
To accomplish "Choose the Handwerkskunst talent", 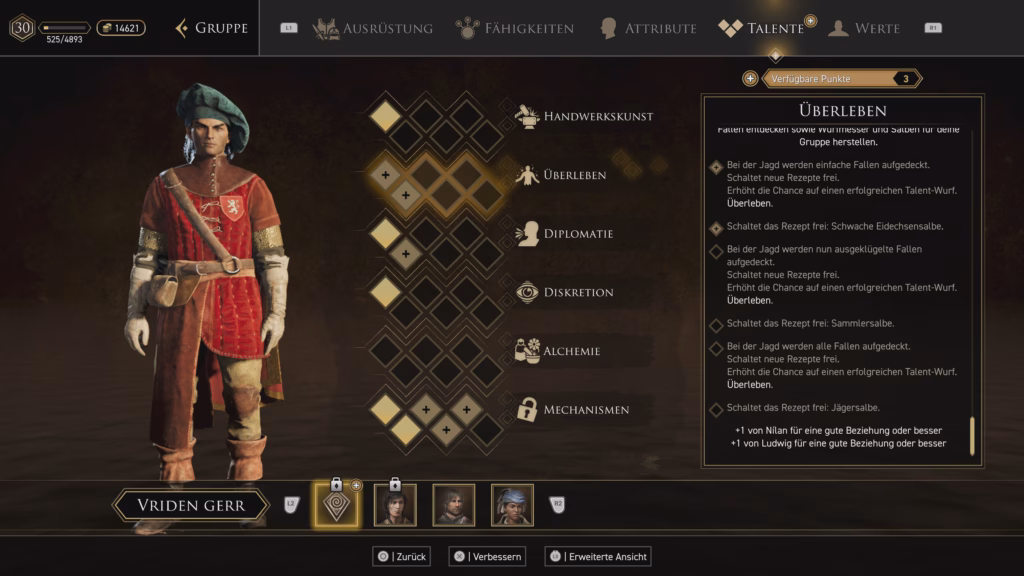I will [x=597, y=117].
